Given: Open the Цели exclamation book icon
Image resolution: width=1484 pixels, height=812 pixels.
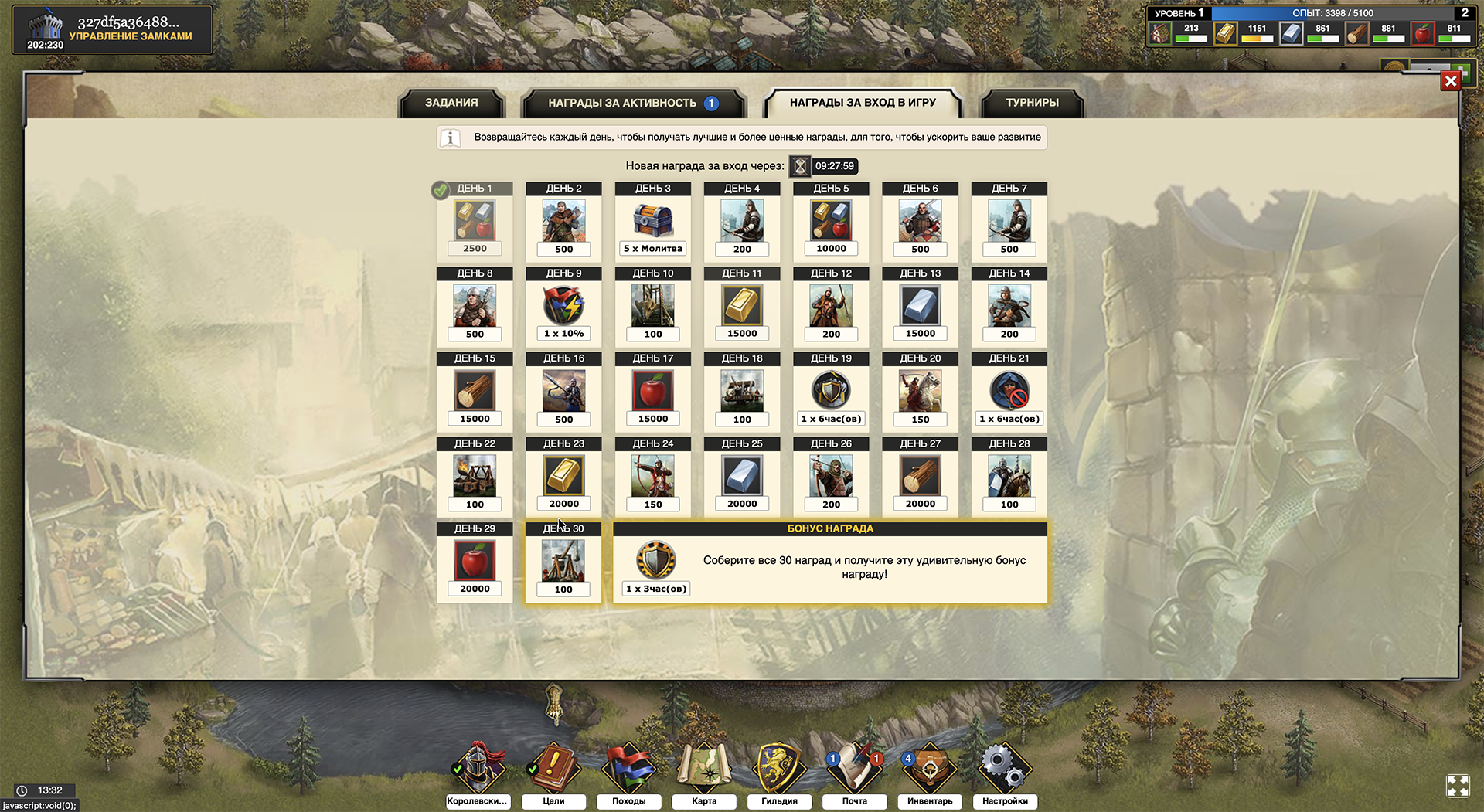Looking at the screenshot, I should [x=553, y=765].
